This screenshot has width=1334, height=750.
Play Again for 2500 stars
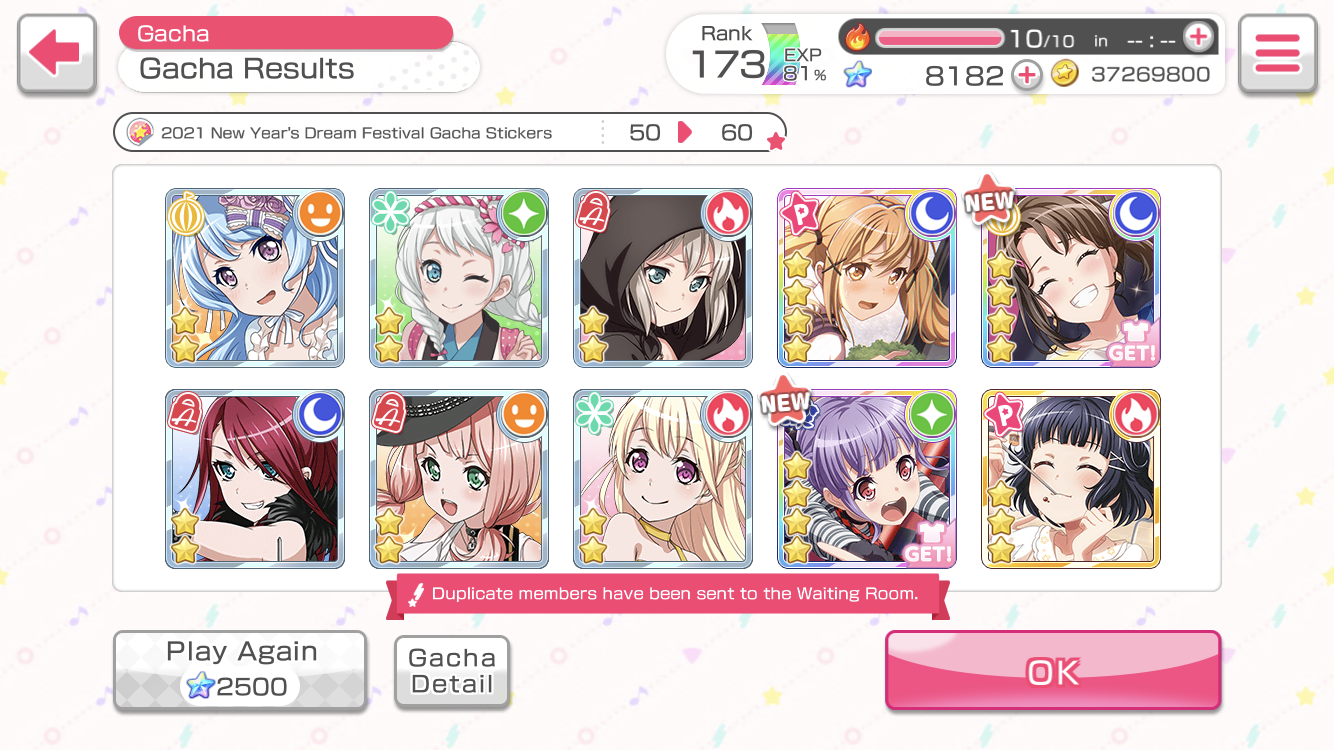[x=240, y=670]
